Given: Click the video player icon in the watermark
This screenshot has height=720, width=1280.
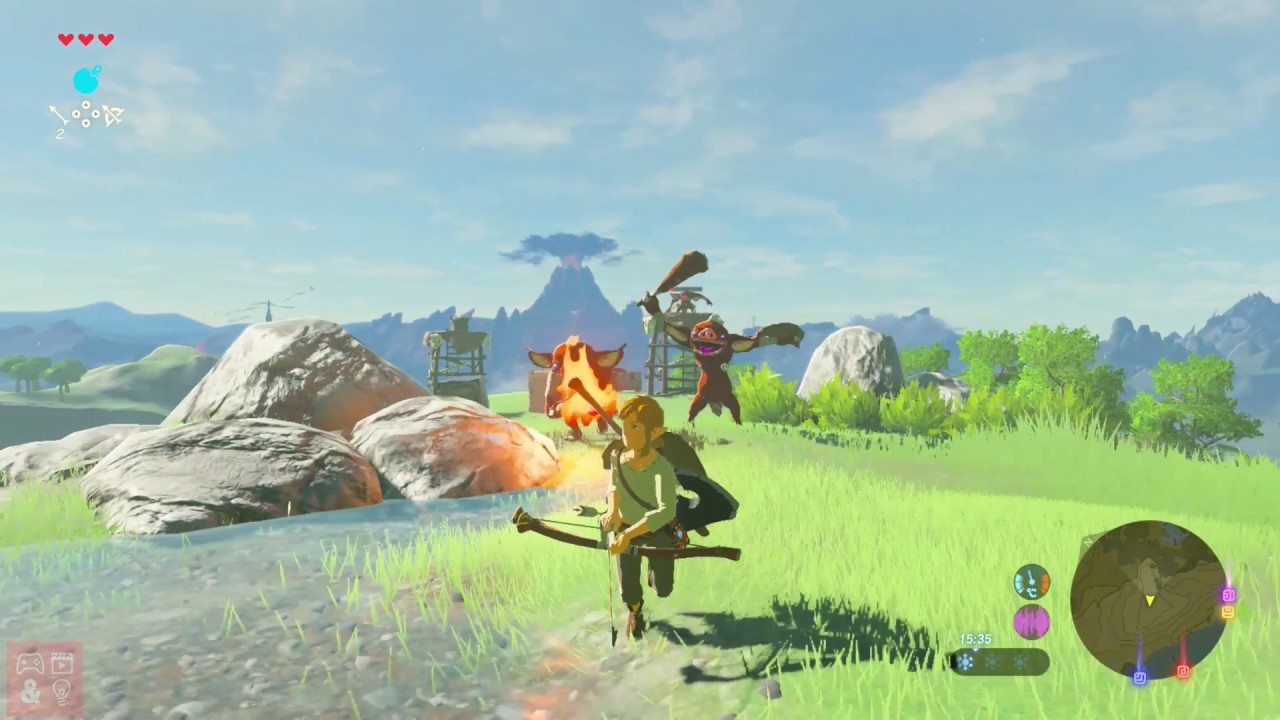Looking at the screenshot, I should click(62, 662).
